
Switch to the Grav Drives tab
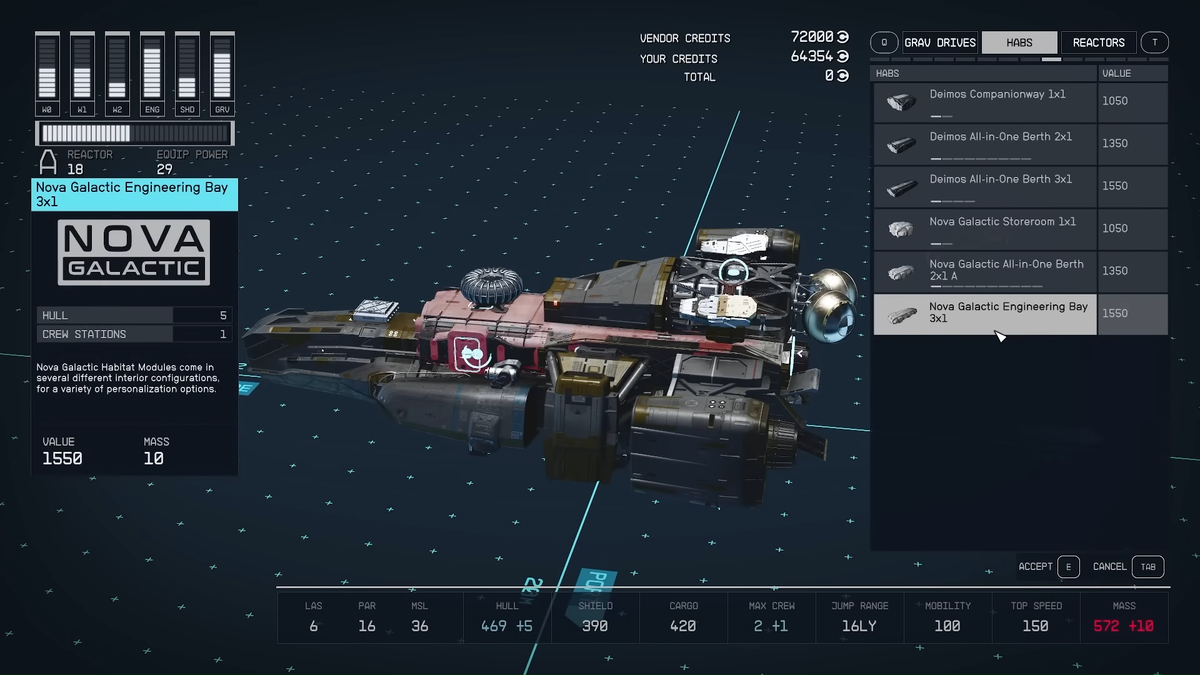[939, 43]
